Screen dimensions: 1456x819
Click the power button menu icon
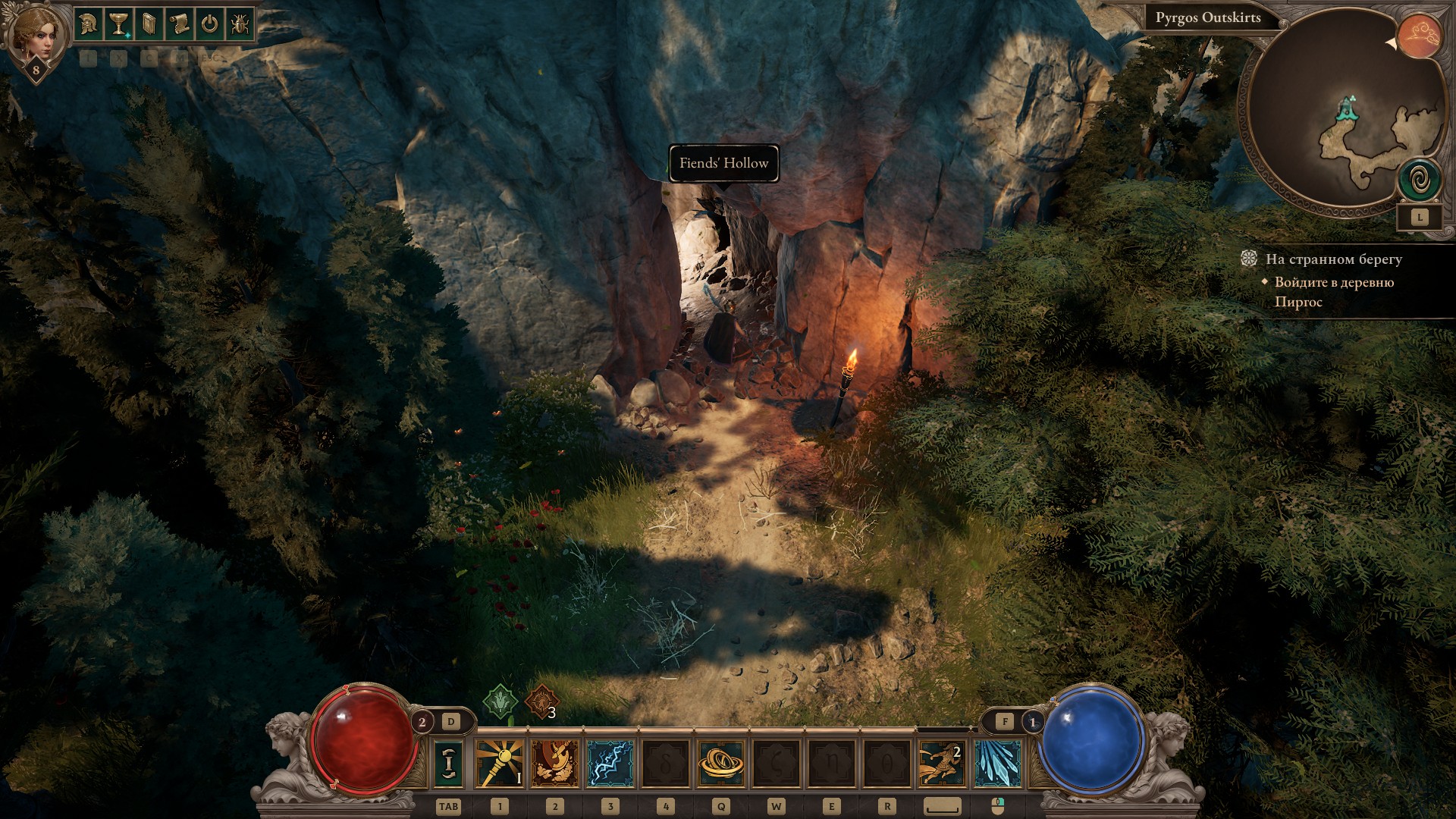pos(209,24)
